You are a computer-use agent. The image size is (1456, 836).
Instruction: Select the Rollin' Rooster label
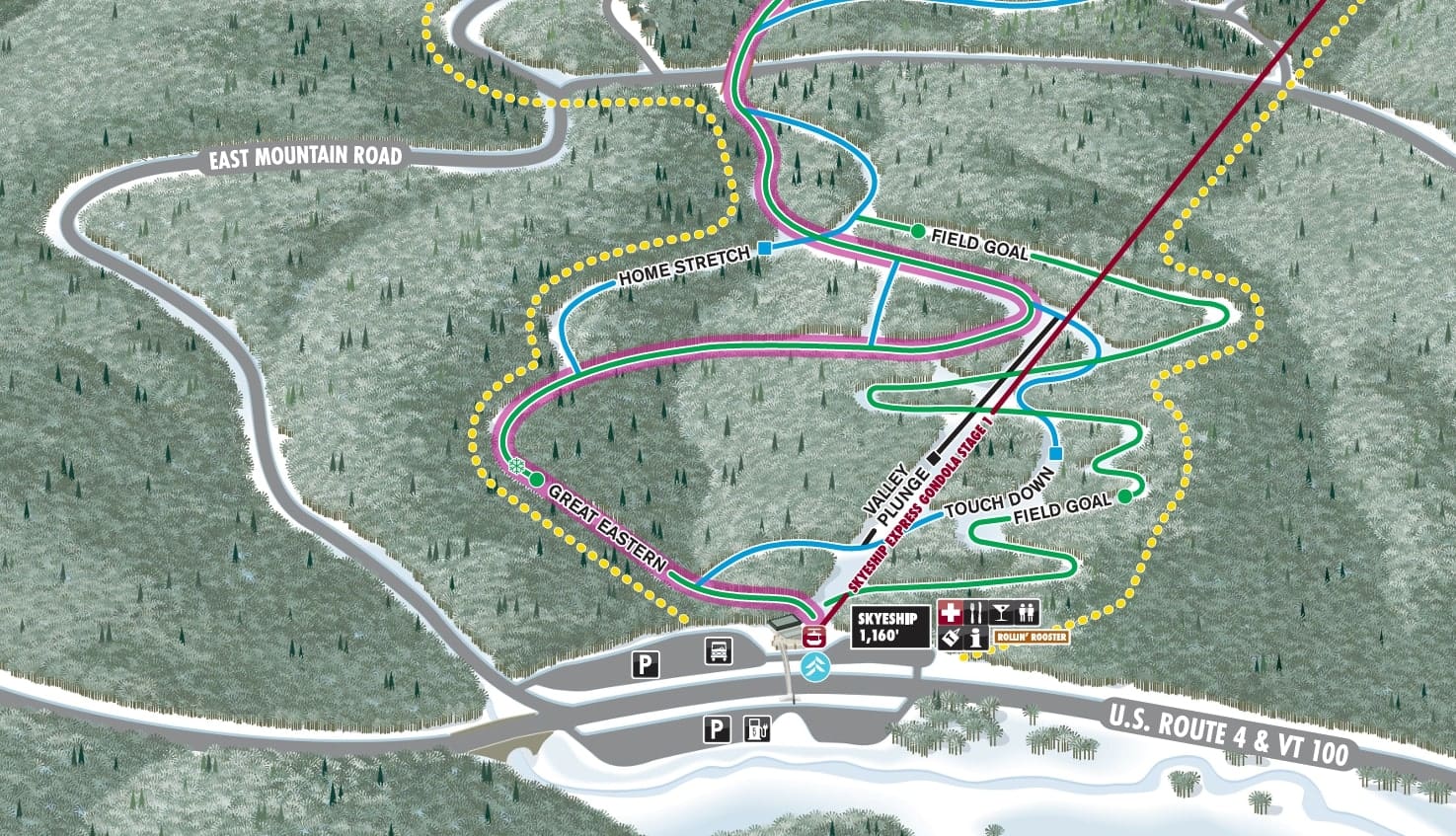tap(1031, 638)
